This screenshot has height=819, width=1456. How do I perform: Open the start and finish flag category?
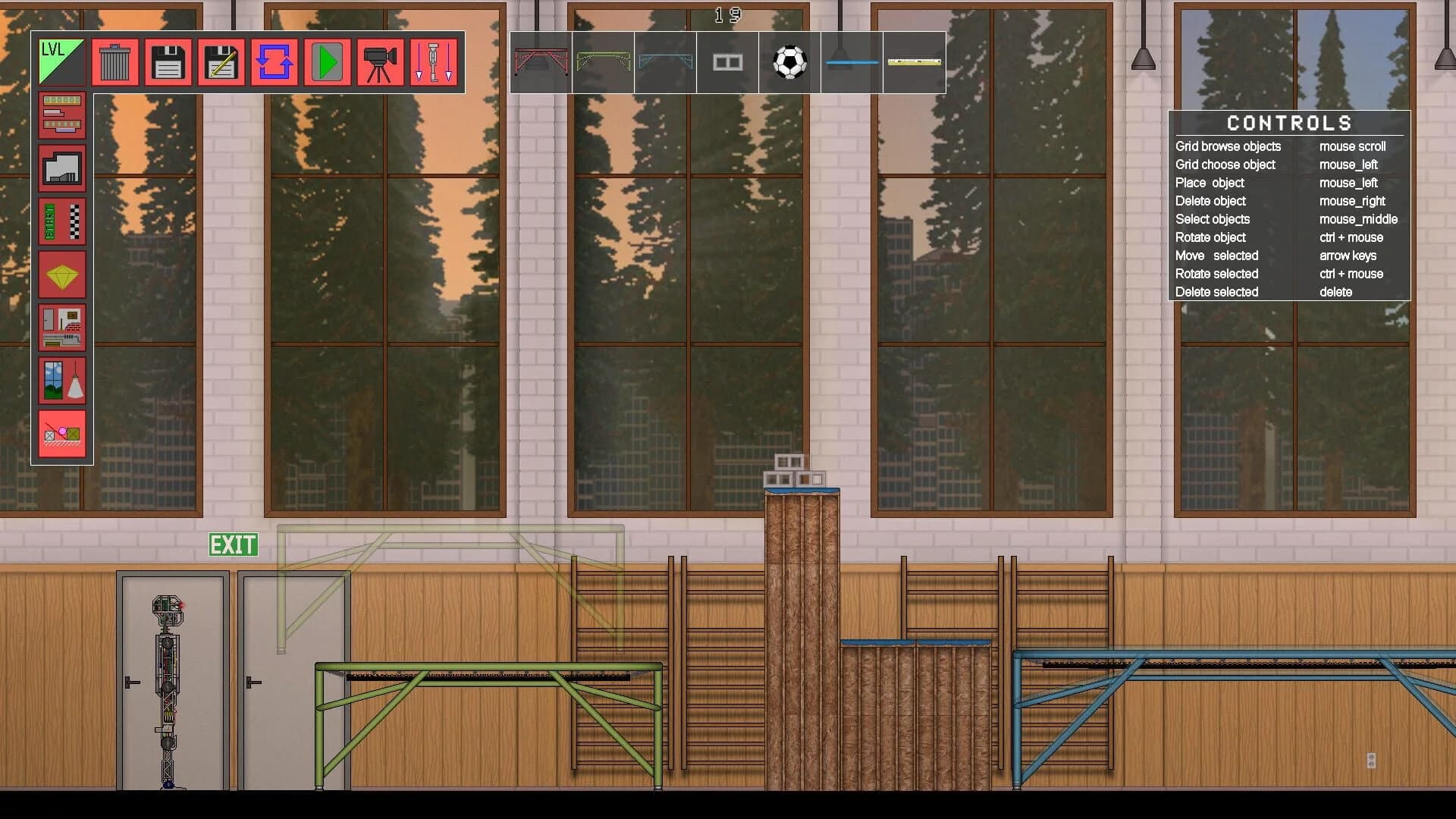click(x=62, y=221)
